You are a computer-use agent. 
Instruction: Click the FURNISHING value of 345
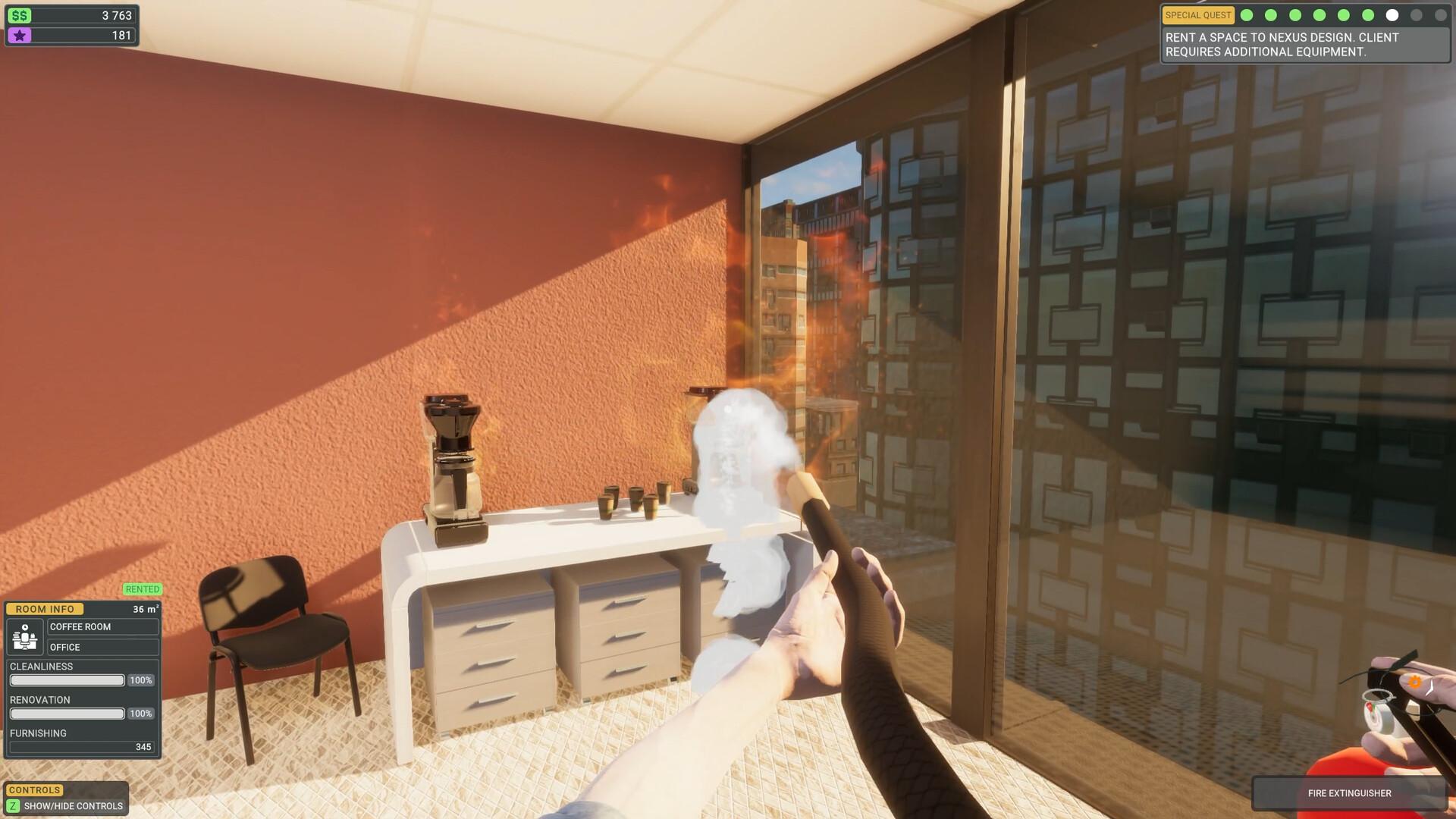[x=143, y=746]
